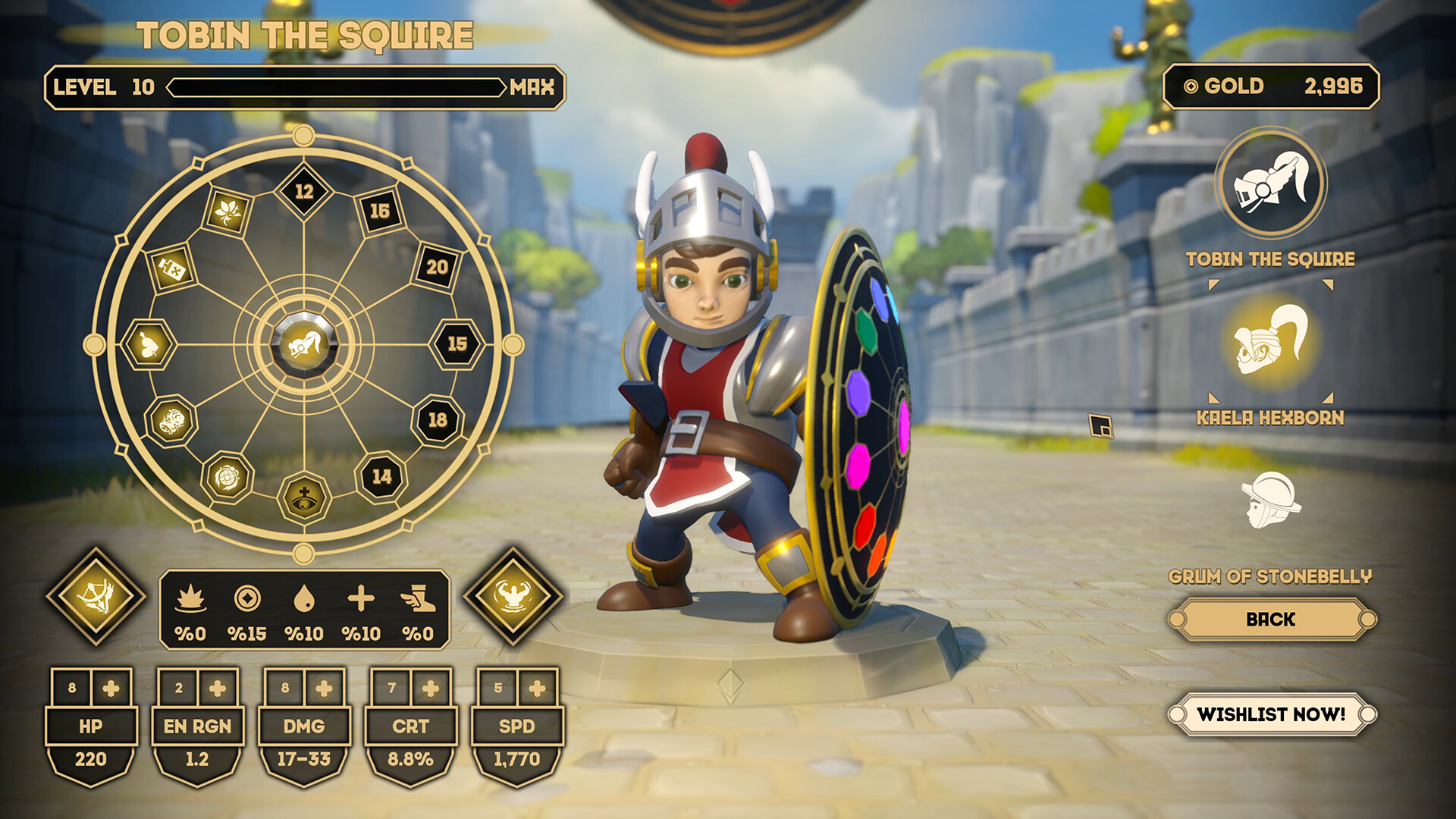Click the WISHLIST NOW! button
This screenshot has height=819, width=1456.
tap(1271, 714)
